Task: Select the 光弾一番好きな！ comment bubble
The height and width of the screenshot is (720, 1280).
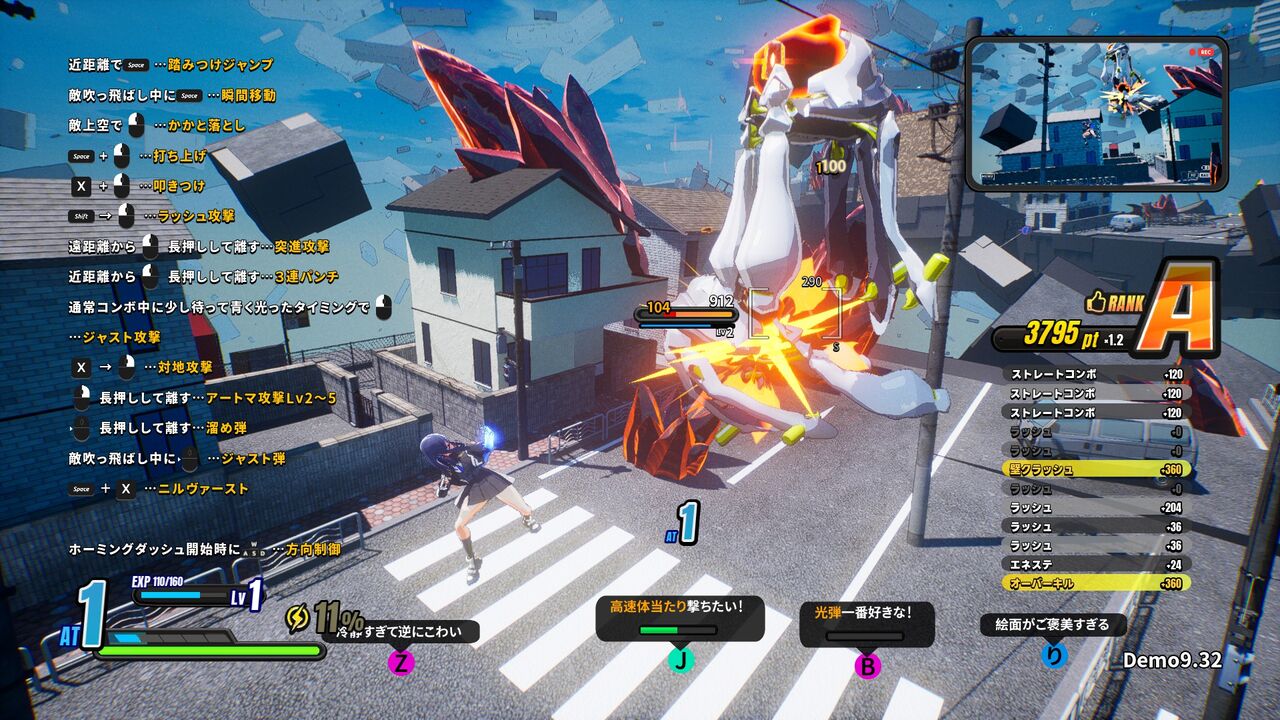Action: (866, 620)
